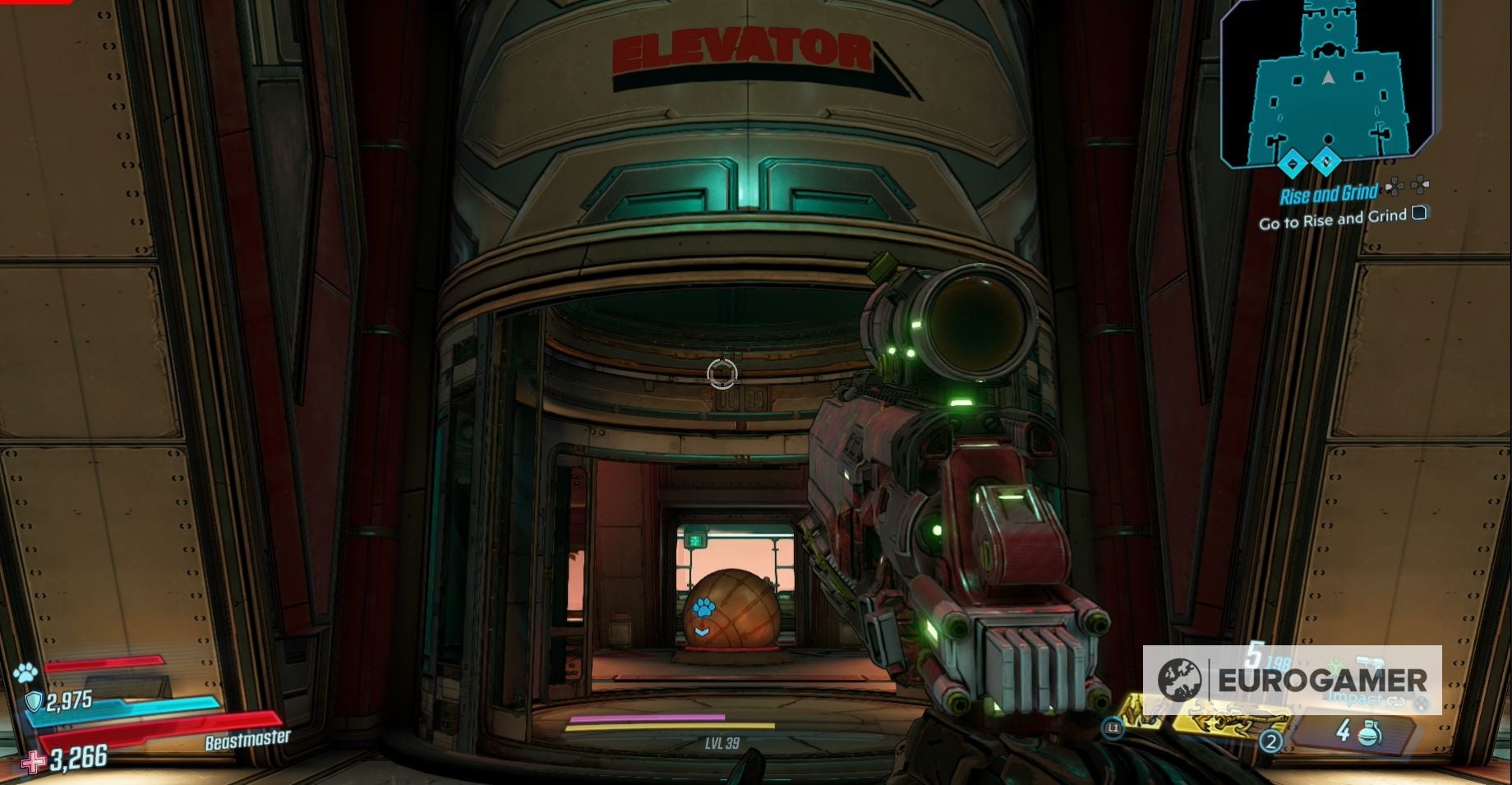Click the health cross icon beside 3,266
The height and width of the screenshot is (785, 1512).
click(34, 762)
